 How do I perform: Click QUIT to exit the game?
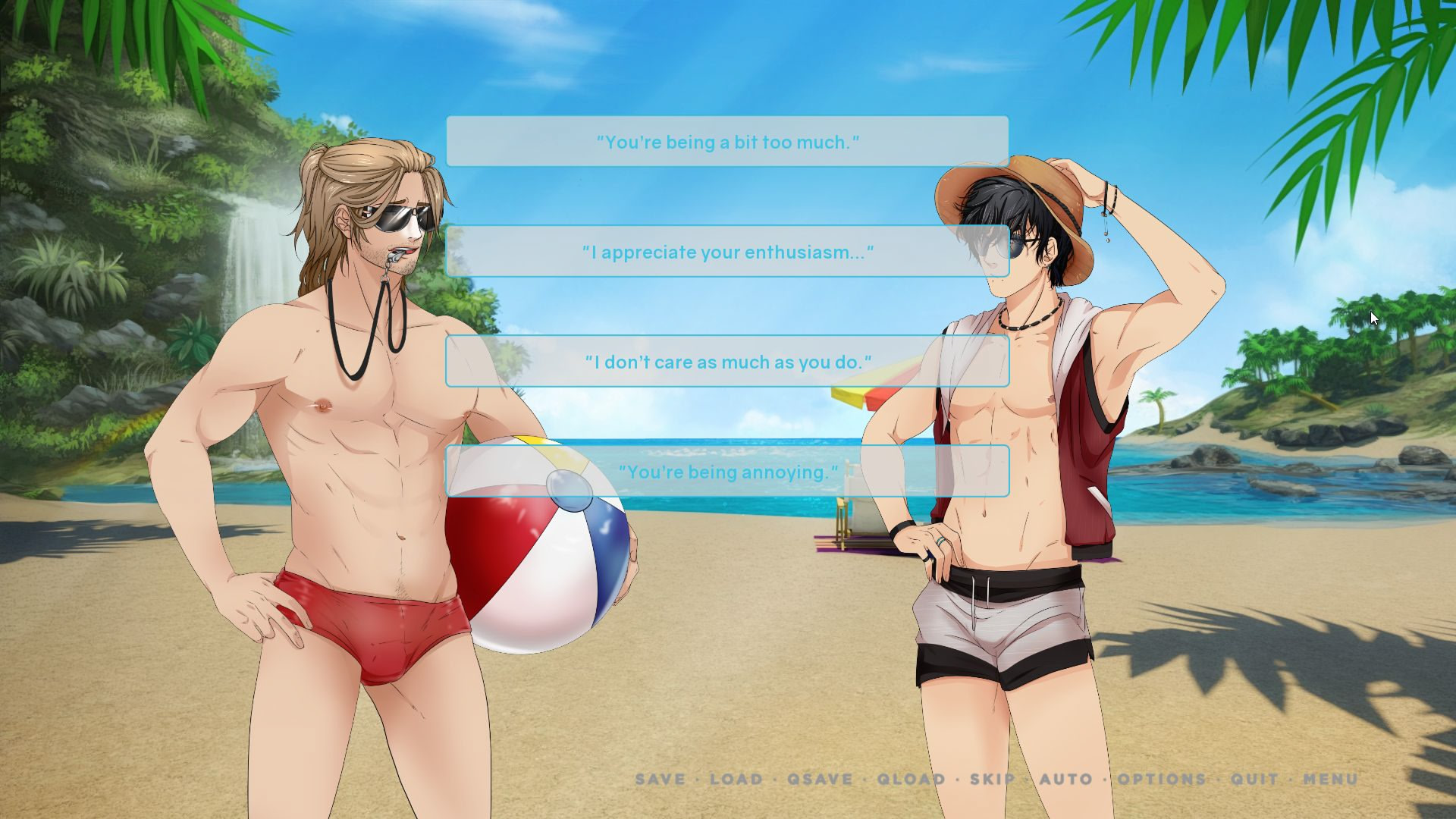[x=1253, y=780]
